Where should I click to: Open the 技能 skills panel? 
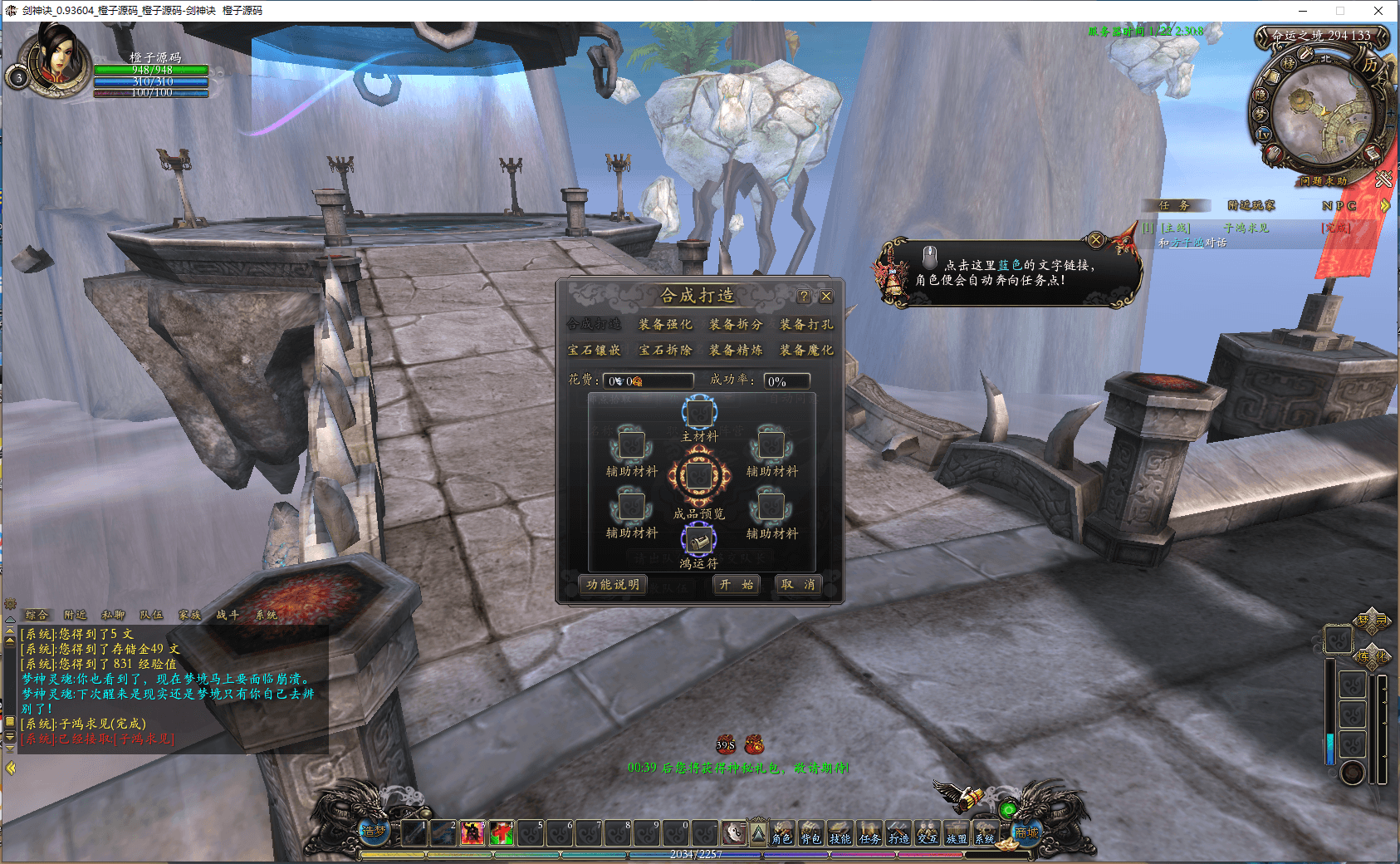coord(840,833)
